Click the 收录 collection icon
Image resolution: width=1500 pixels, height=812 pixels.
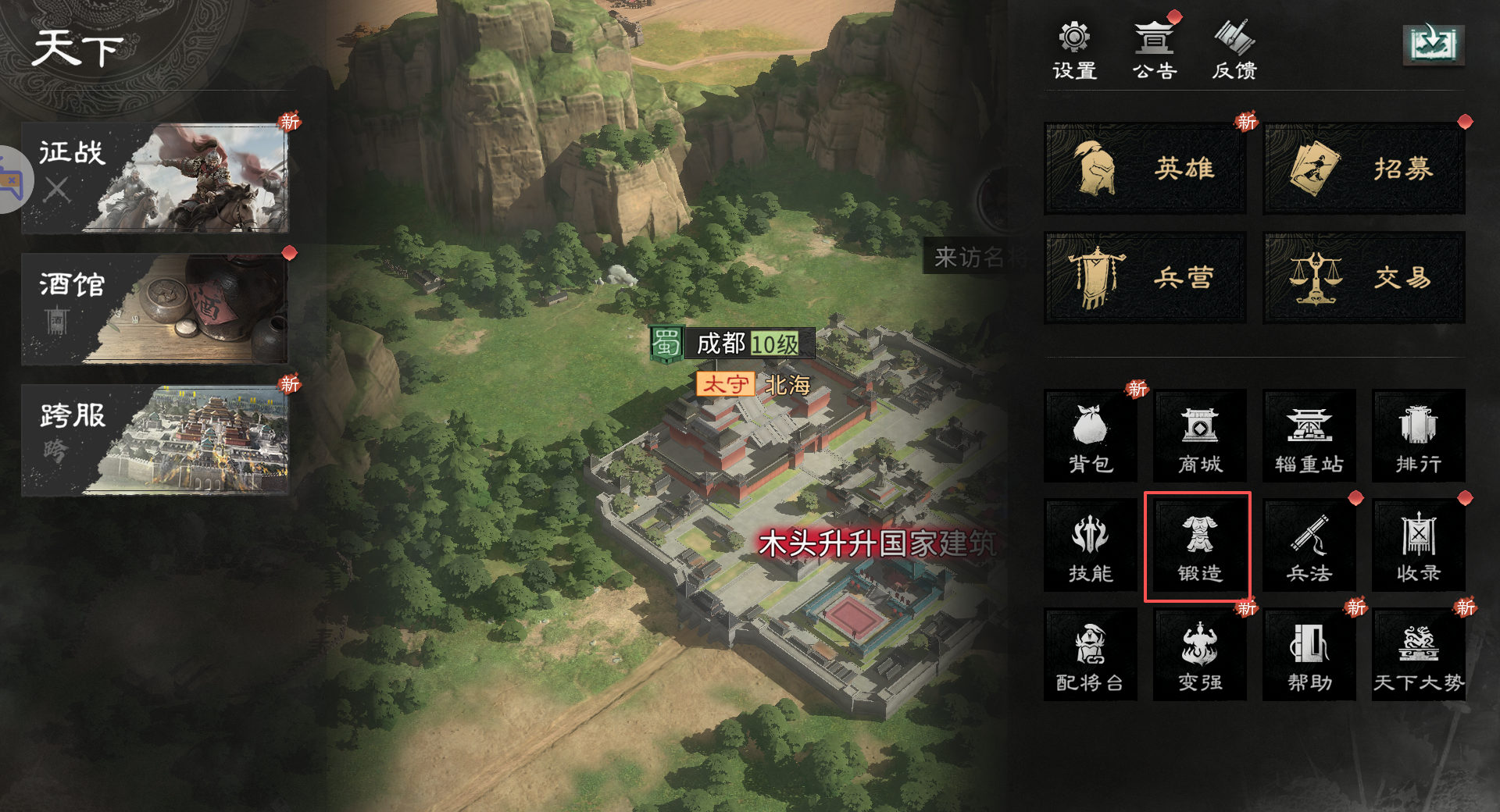coord(1418,545)
